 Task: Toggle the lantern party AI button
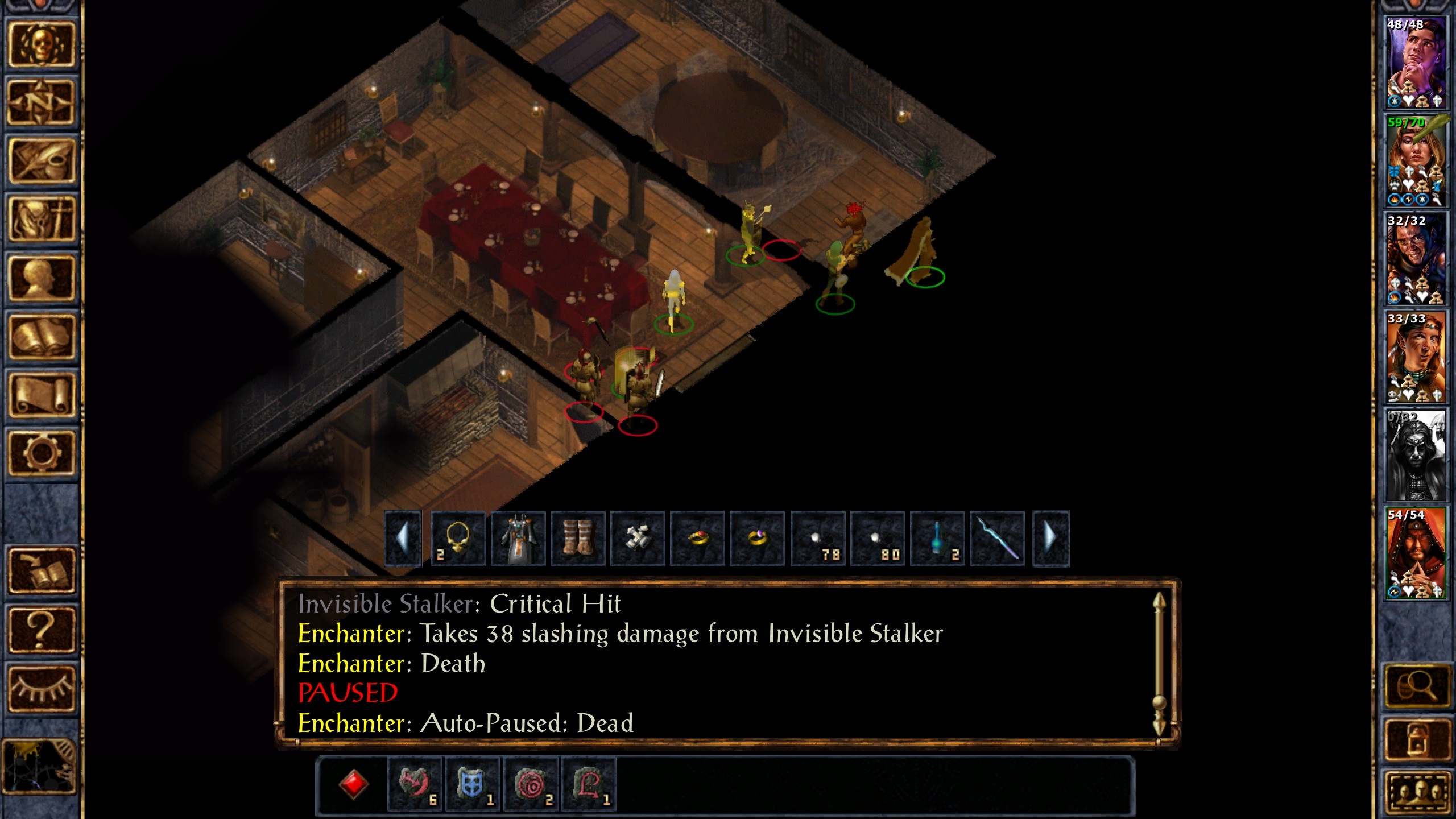pos(1416,739)
